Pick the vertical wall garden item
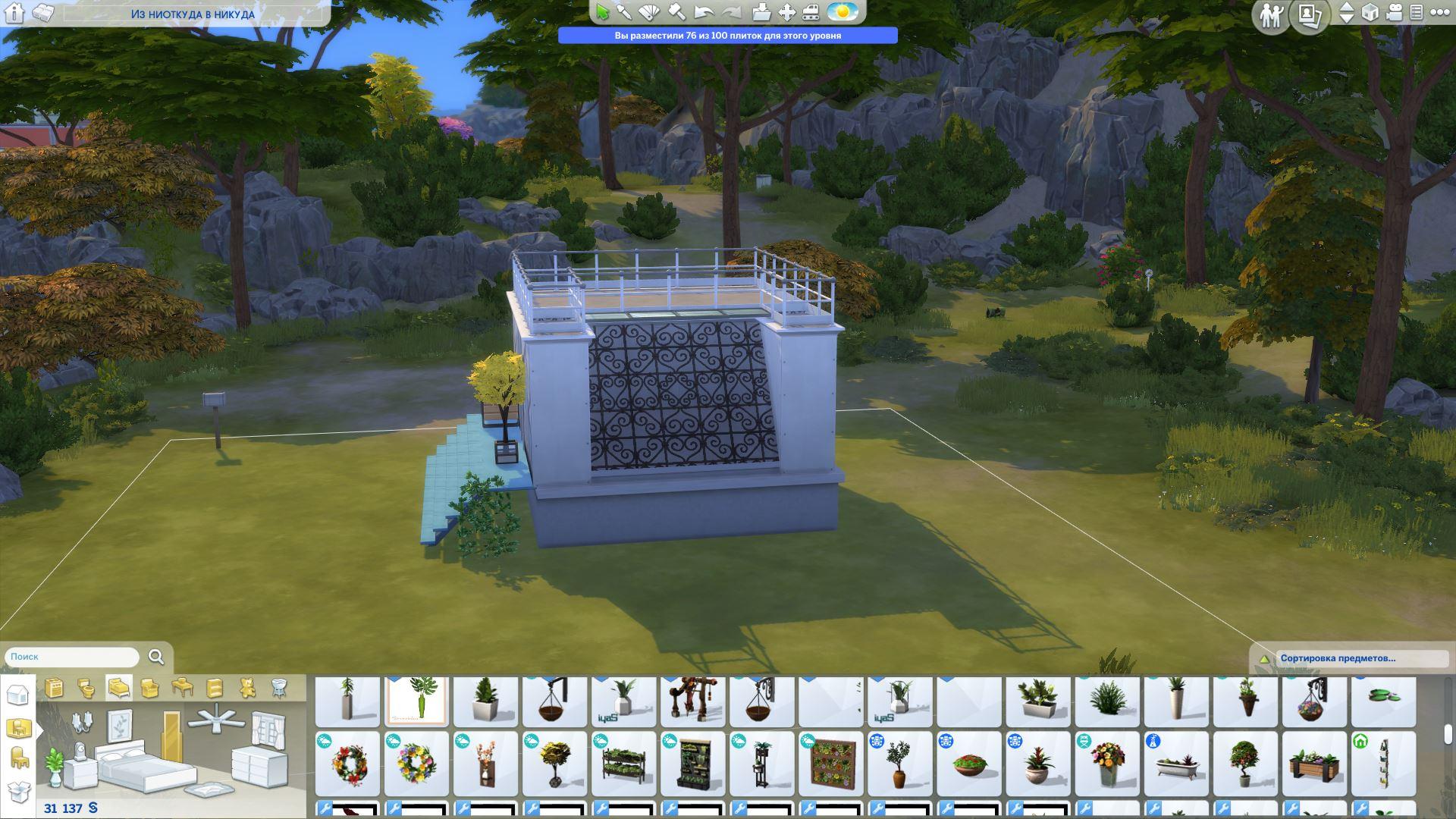The width and height of the screenshot is (1456, 819). pos(831,763)
